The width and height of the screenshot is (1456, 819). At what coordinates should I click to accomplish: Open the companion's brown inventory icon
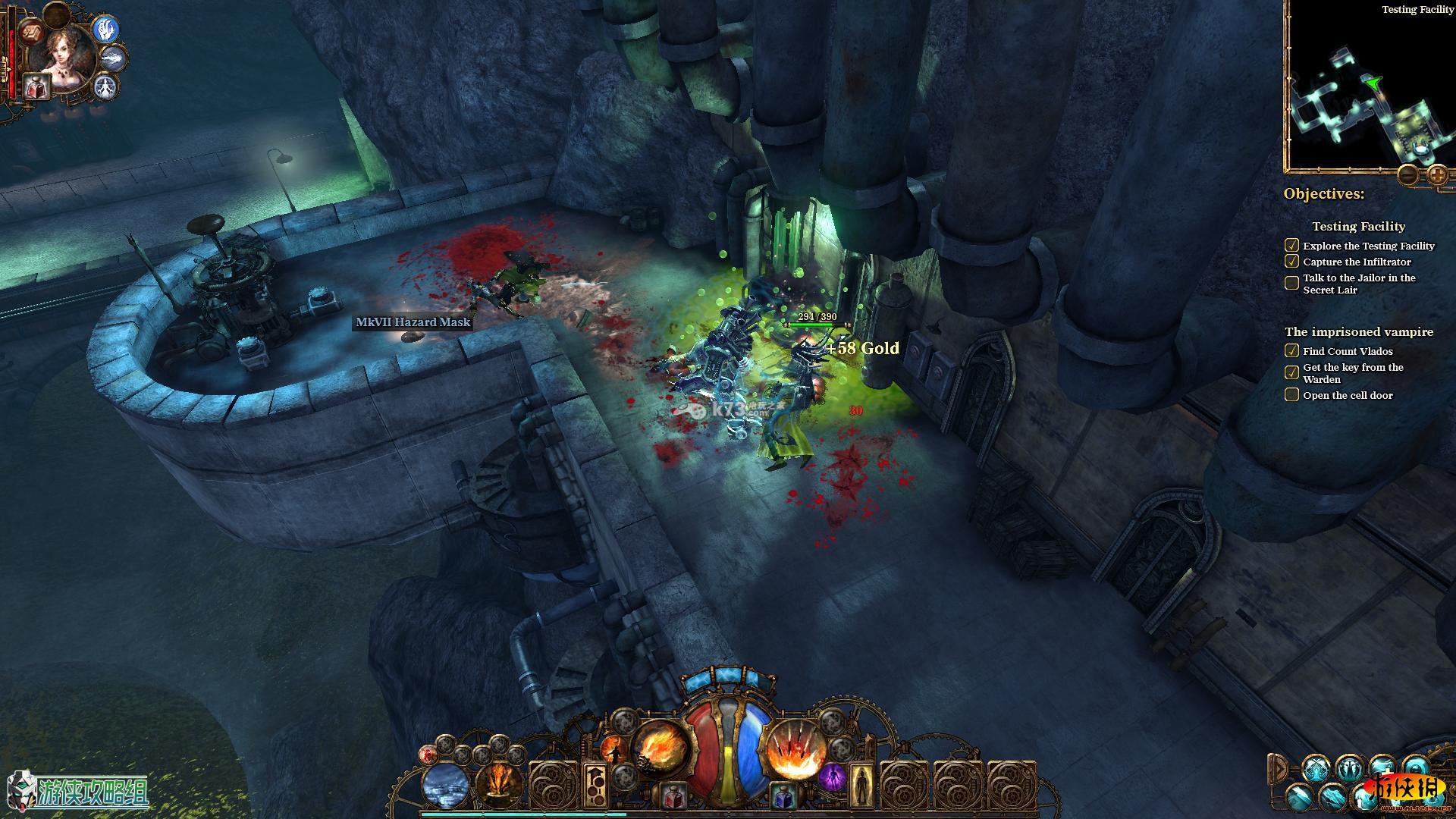pyautogui.click(x=32, y=32)
